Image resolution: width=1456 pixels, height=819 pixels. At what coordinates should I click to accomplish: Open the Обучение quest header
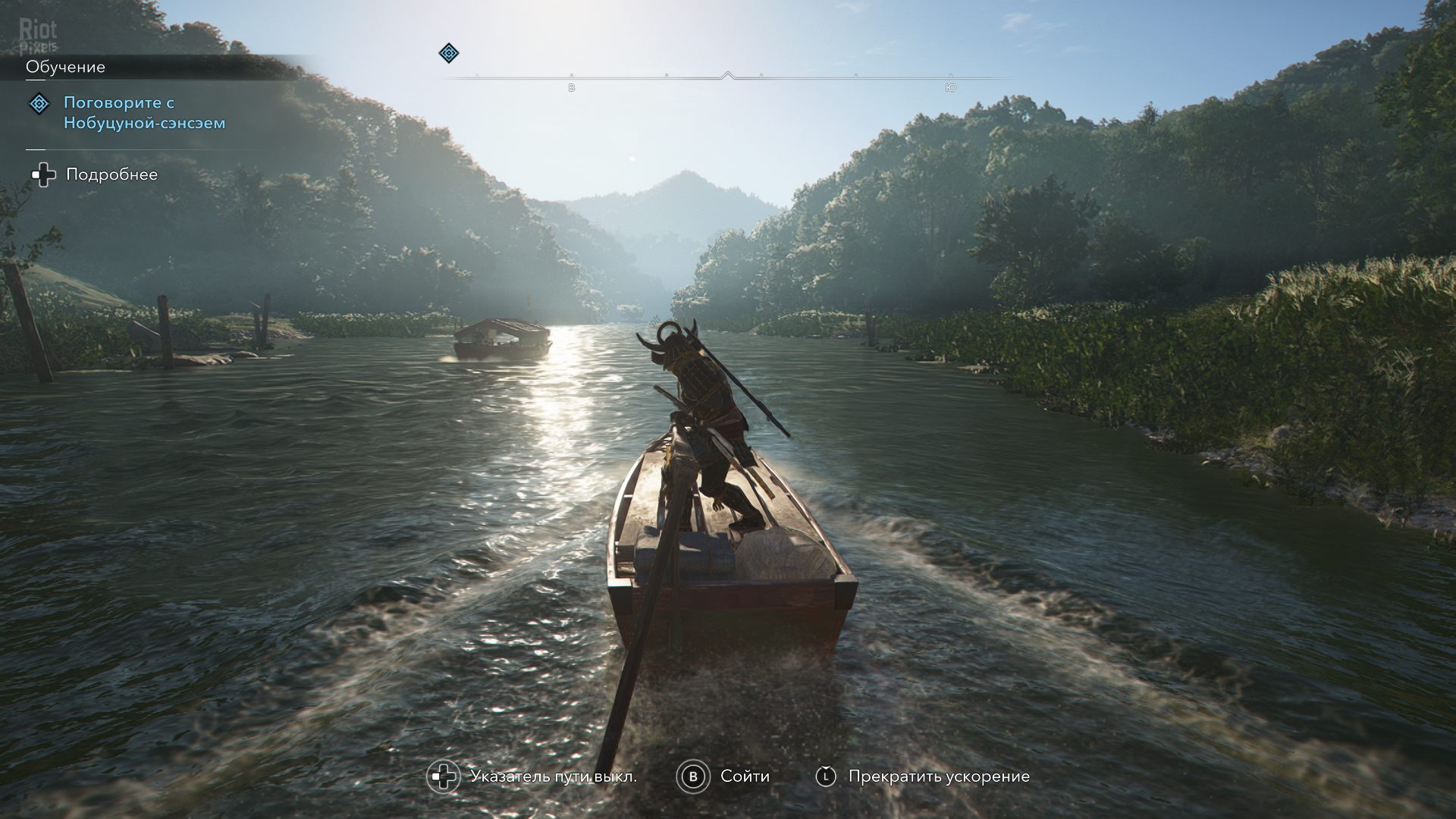pyautogui.click(x=66, y=67)
